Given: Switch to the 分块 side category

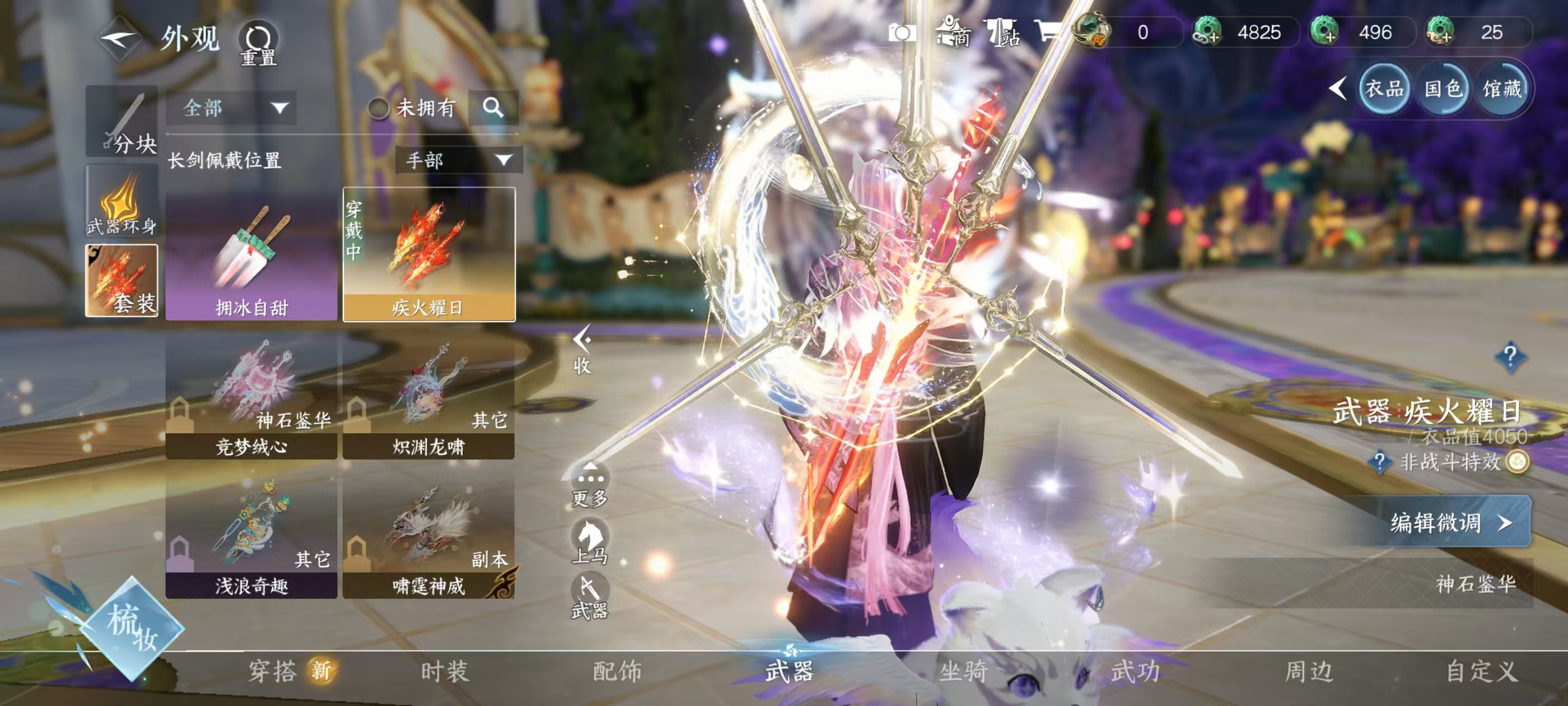Looking at the screenshot, I should [x=122, y=122].
